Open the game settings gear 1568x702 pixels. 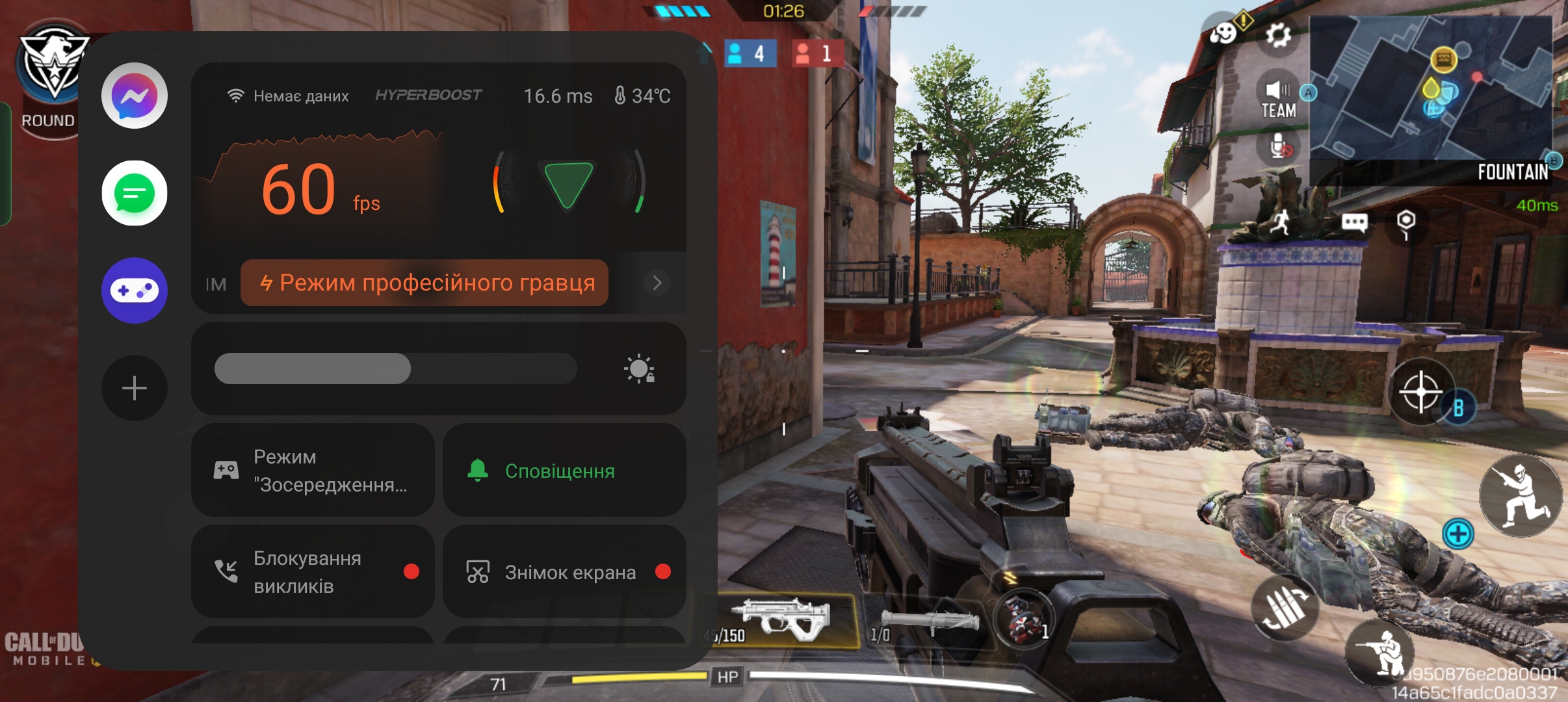(1277, 34)
